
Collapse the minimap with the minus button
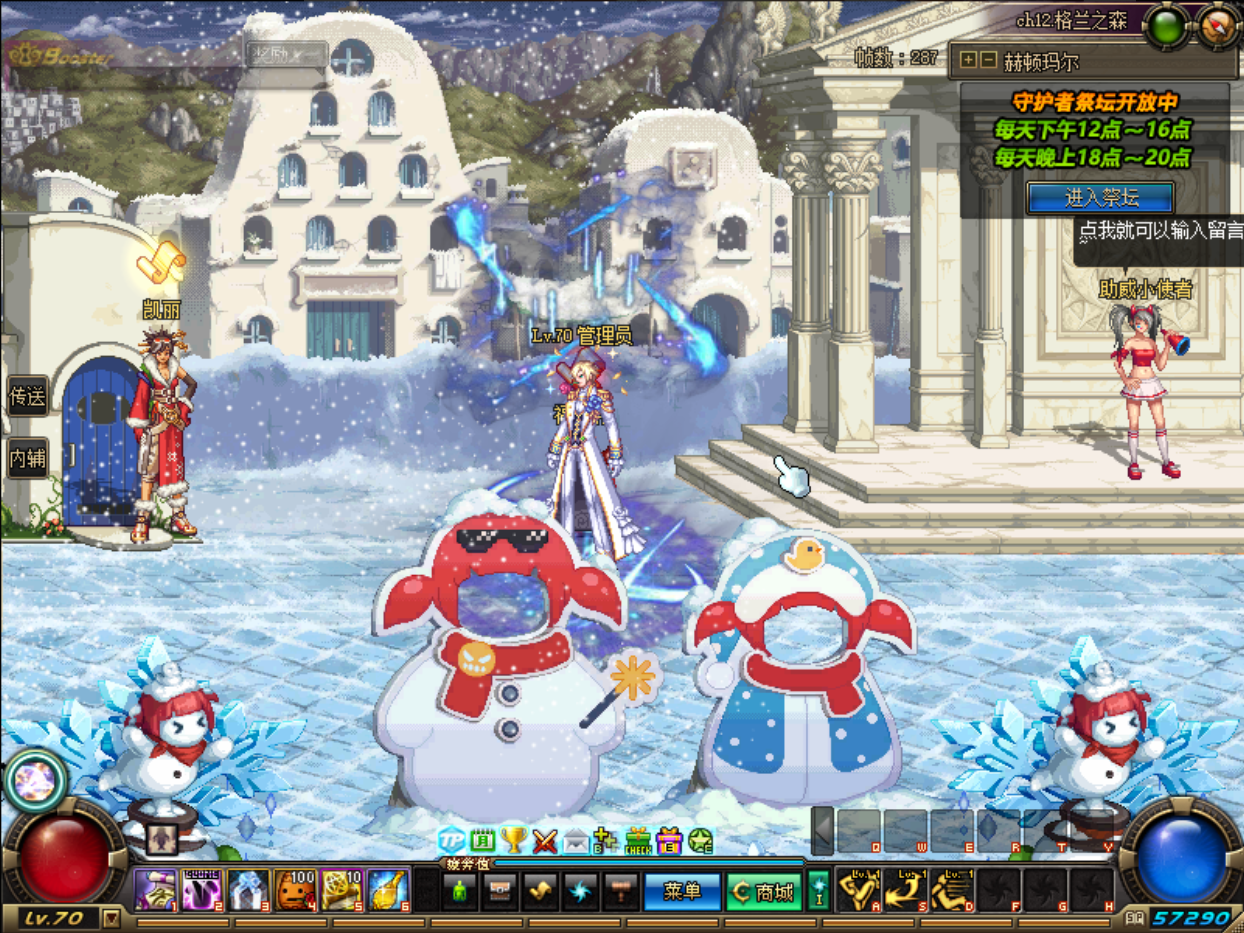click(987, 60)
